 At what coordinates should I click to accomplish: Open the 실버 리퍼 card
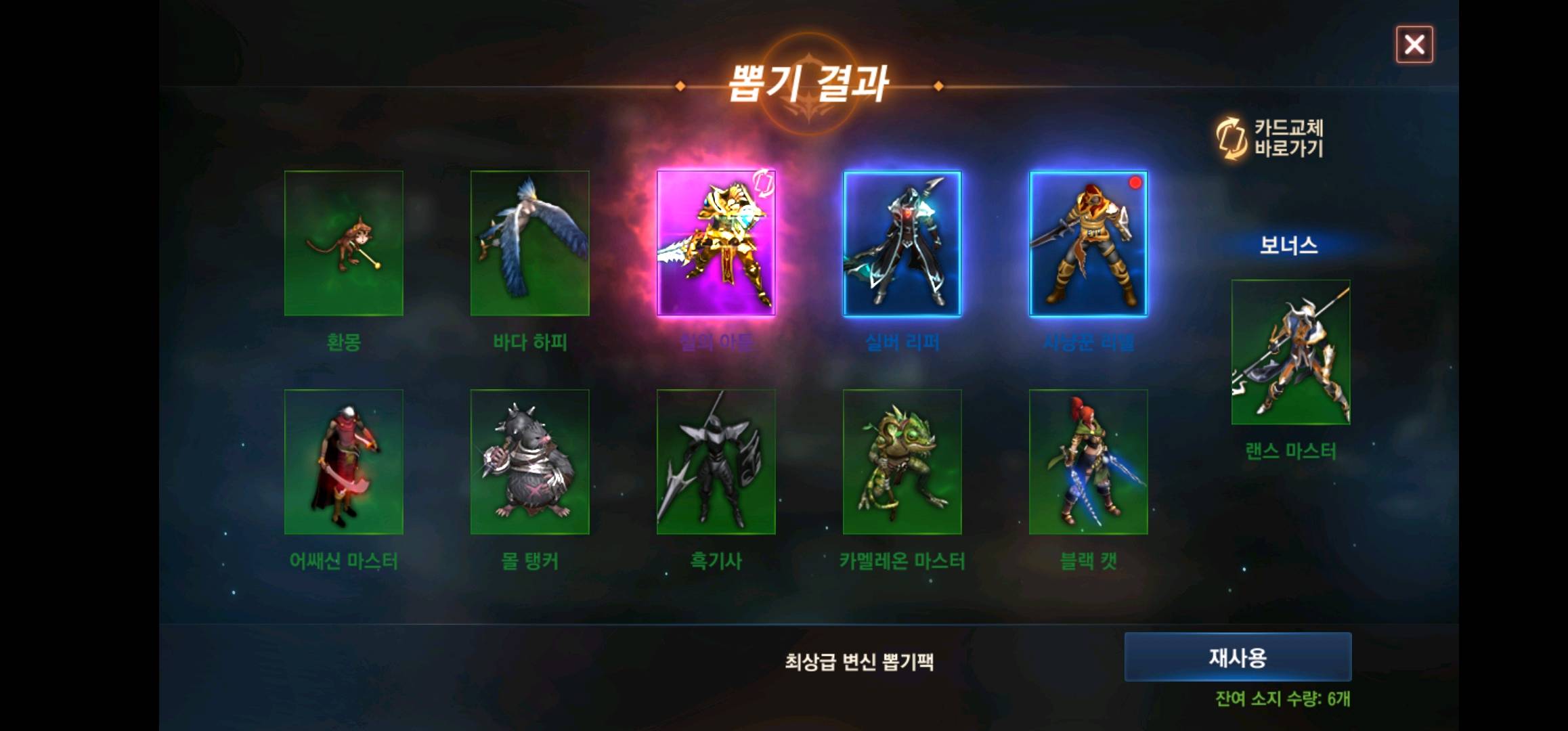click(903, 244)
